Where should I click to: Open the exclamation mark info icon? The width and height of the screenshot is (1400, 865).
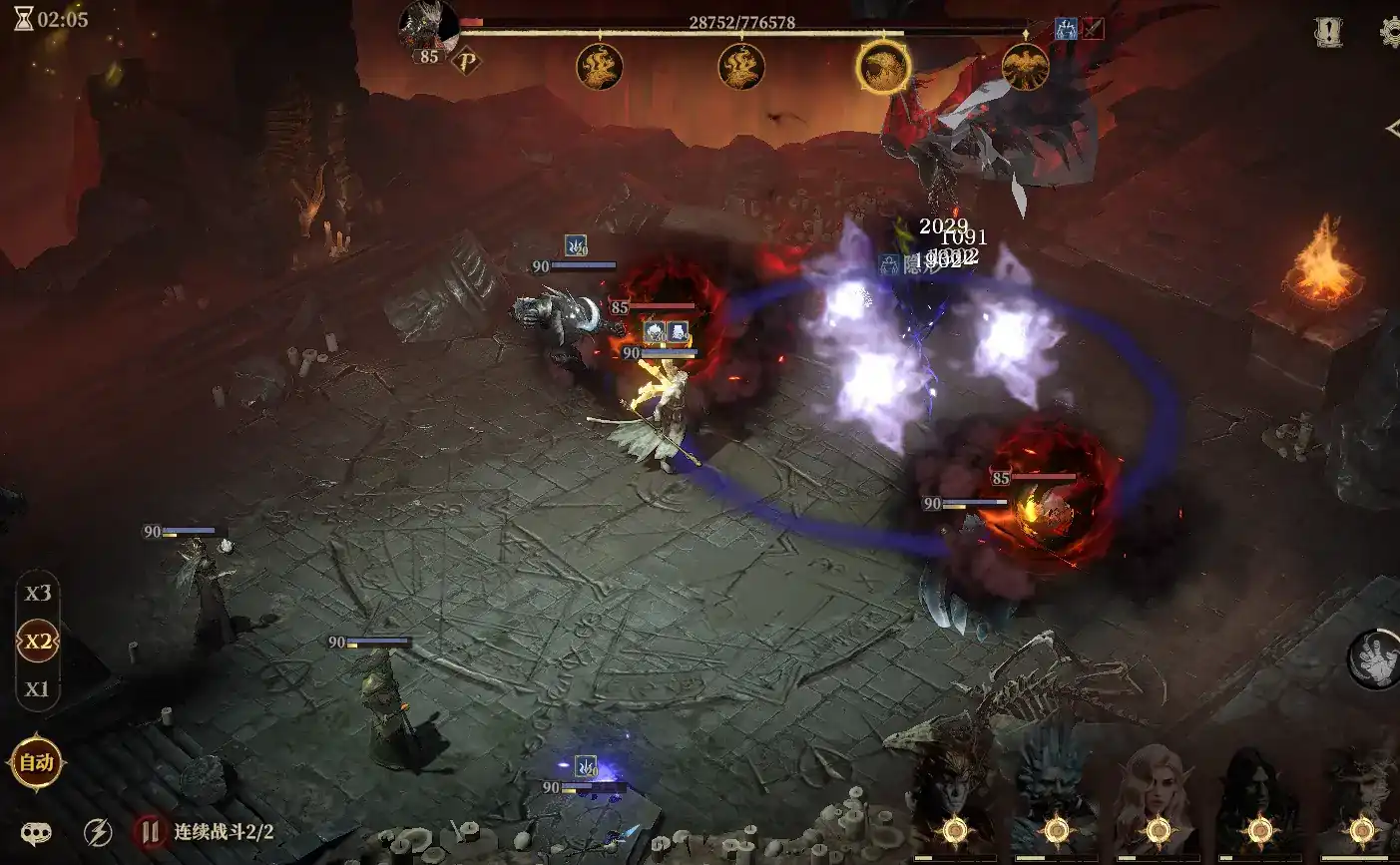[x=1328, y=33]
